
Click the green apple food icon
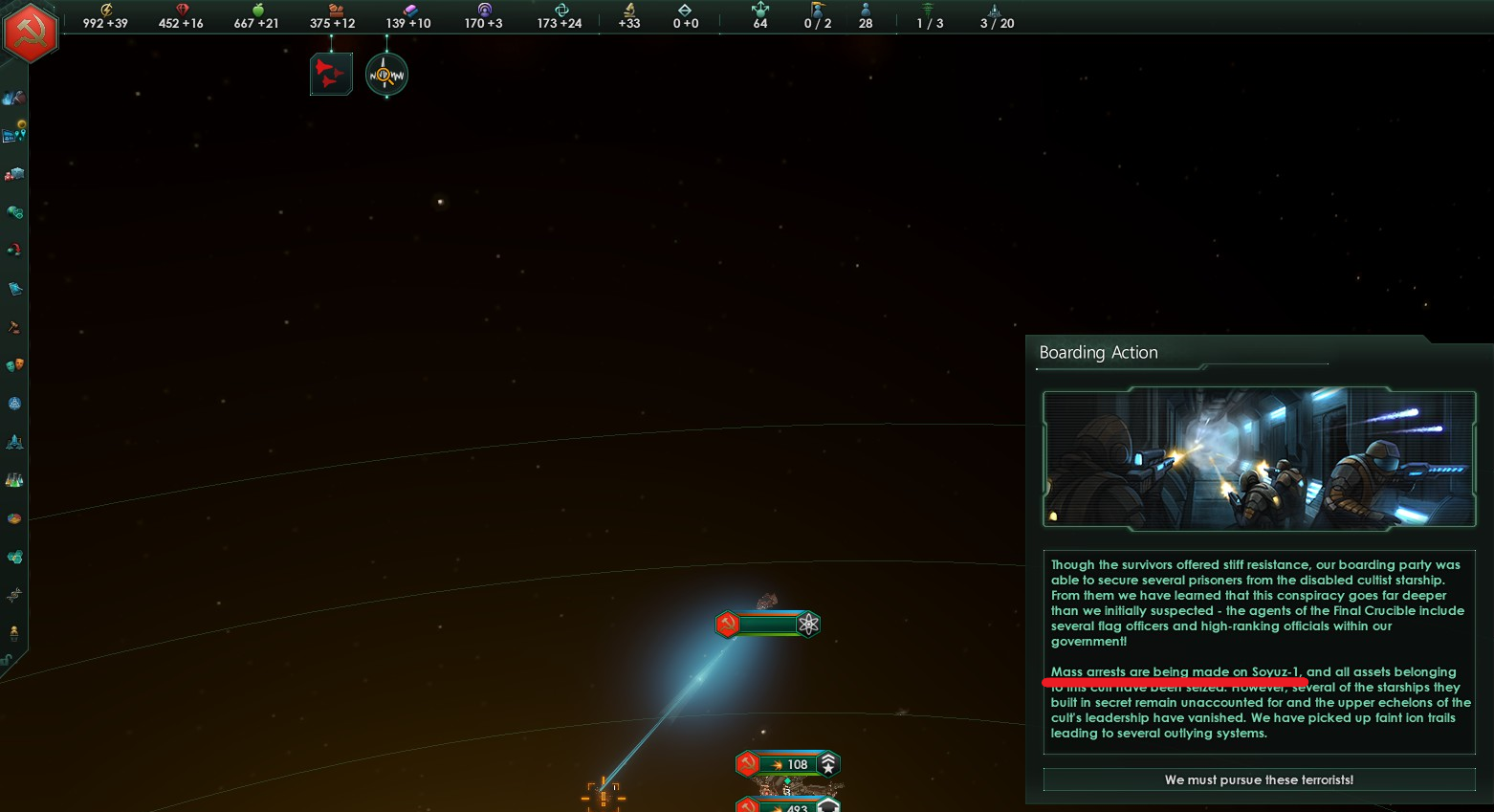[x=257, y=10]
